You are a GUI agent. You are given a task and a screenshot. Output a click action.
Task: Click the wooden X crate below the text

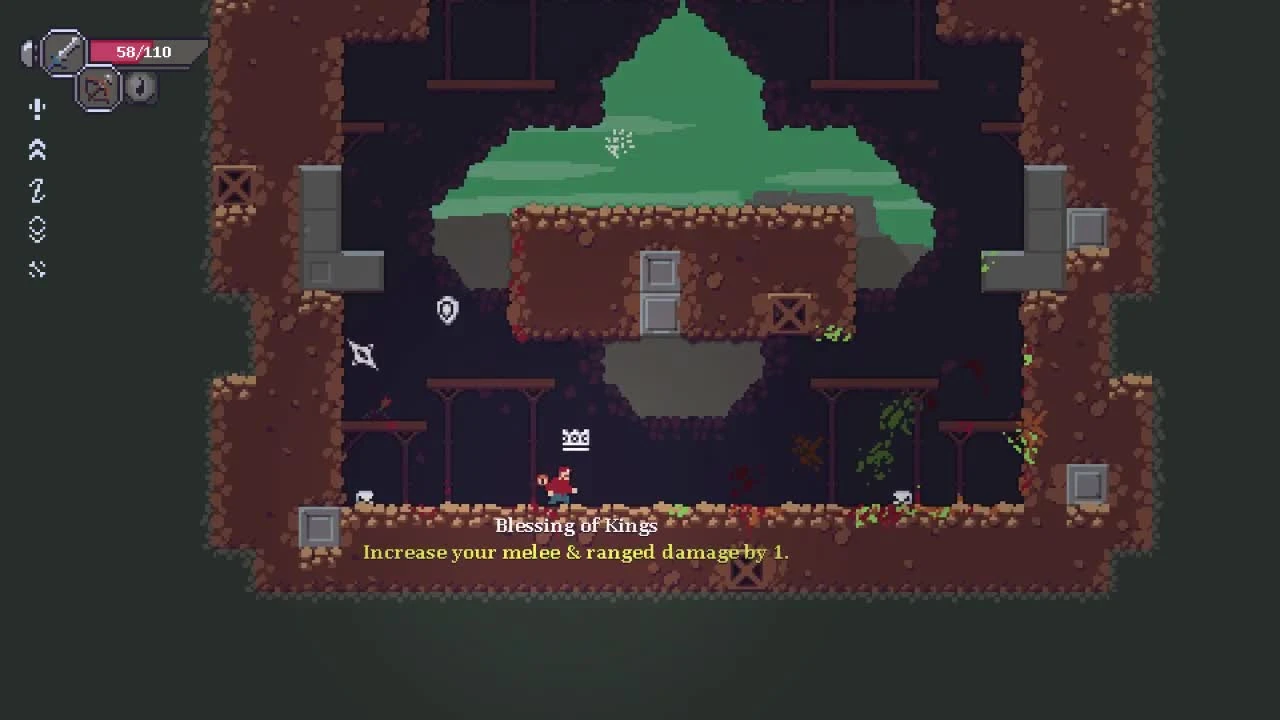(x=747, y=573)
